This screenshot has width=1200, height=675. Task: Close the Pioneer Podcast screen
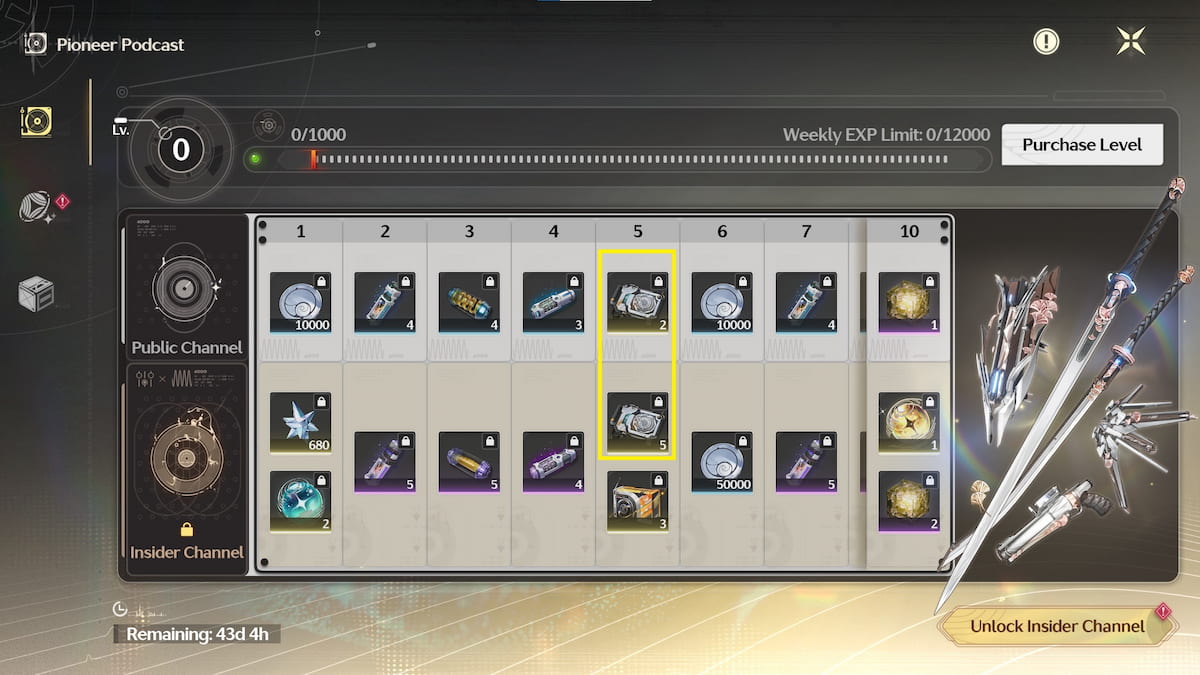click(x=1131, y=41)
